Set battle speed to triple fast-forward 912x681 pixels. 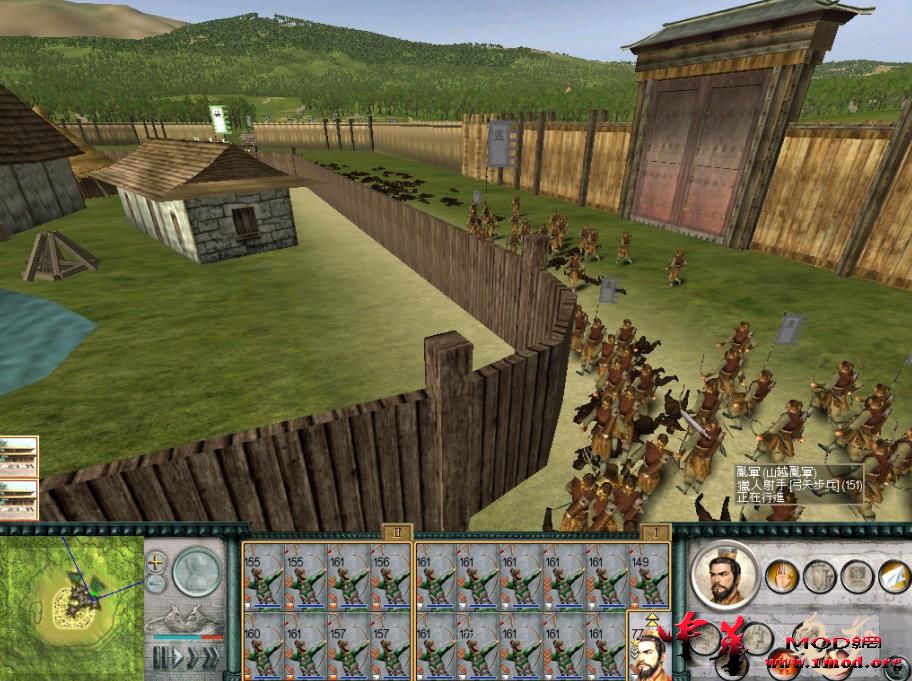(211, 658)
